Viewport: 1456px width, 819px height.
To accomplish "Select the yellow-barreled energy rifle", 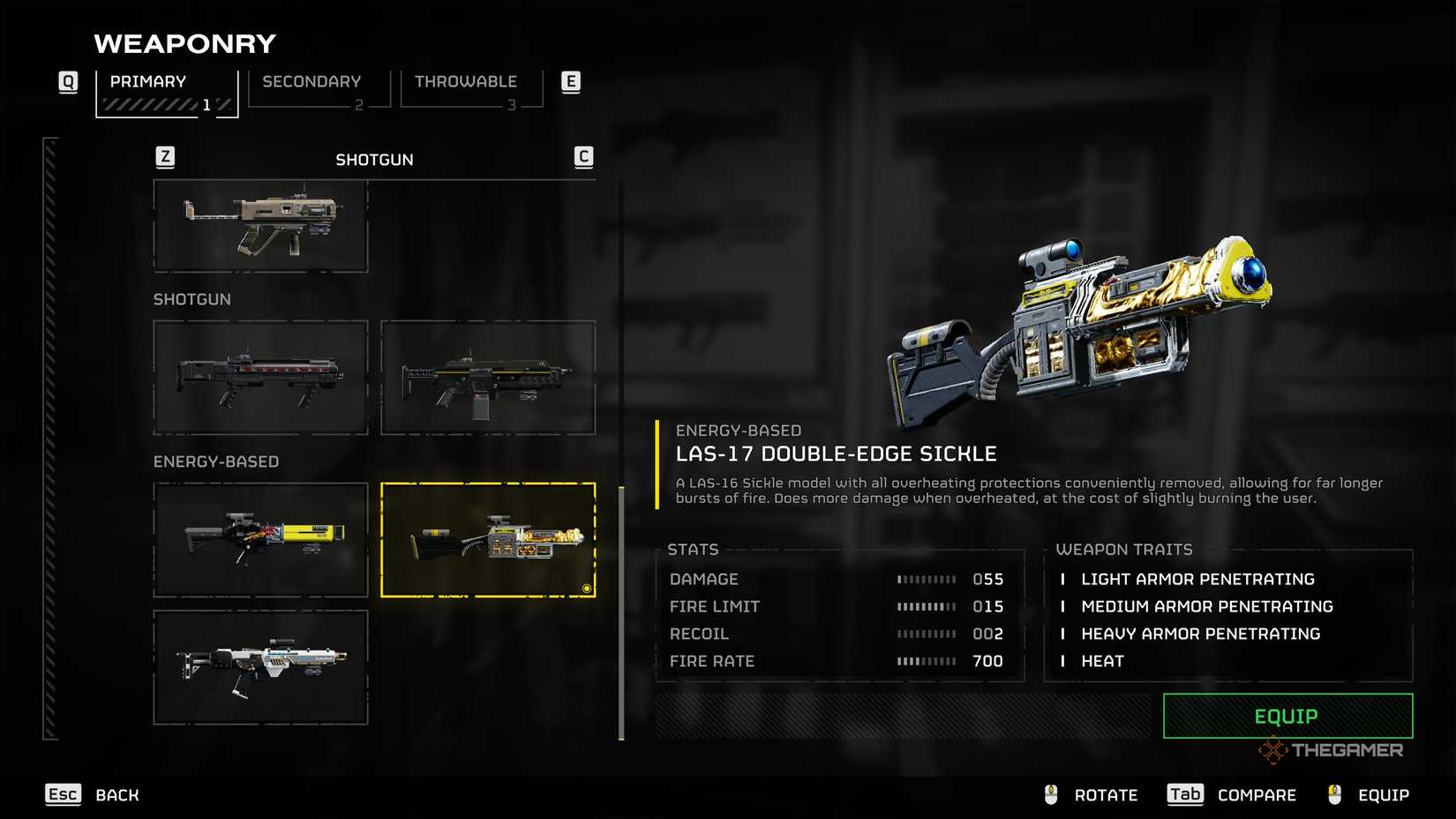I will click(260, 539).
